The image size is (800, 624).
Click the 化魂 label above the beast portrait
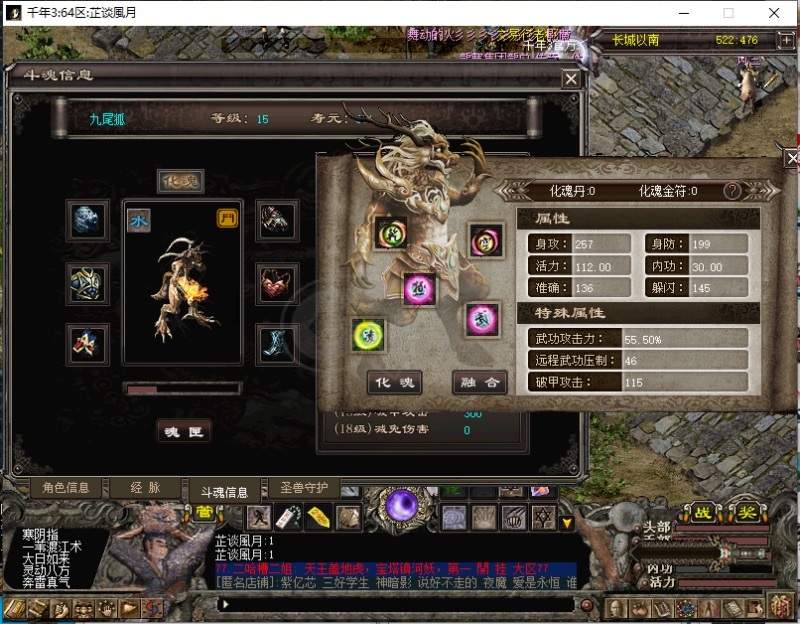click(x=182, y=181)
